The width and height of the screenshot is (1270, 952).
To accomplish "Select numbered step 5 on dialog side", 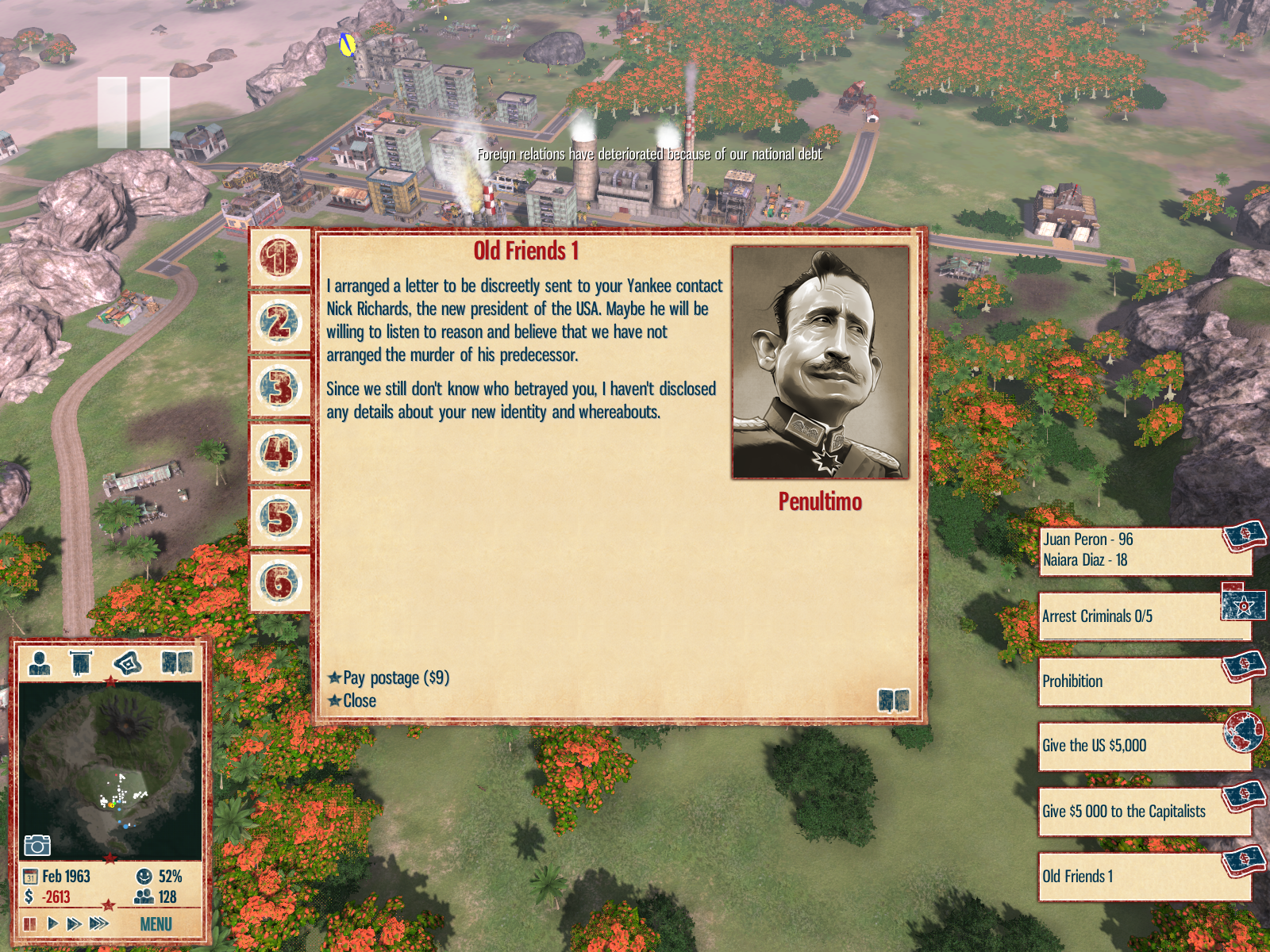I will coord(279,517).
